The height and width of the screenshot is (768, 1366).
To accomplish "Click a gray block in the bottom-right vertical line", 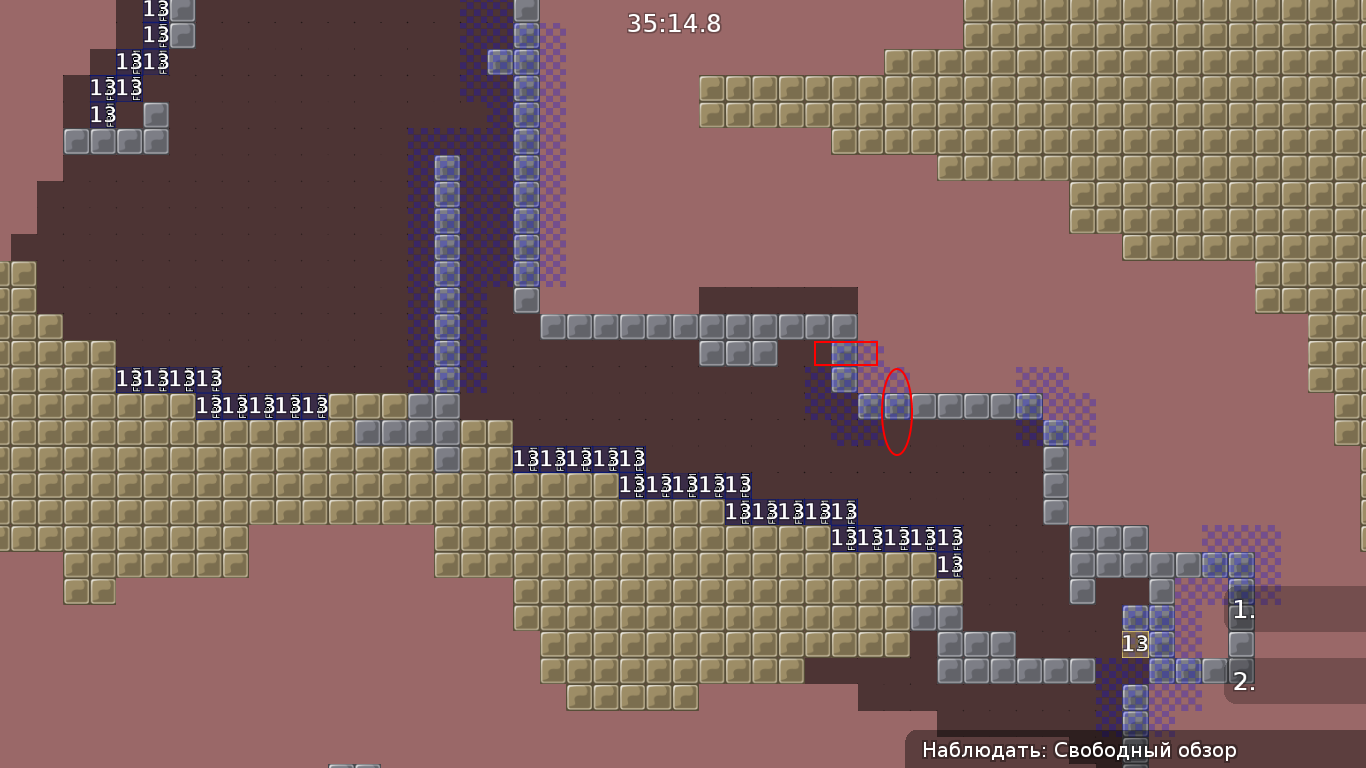I will tap(1054, 484).
